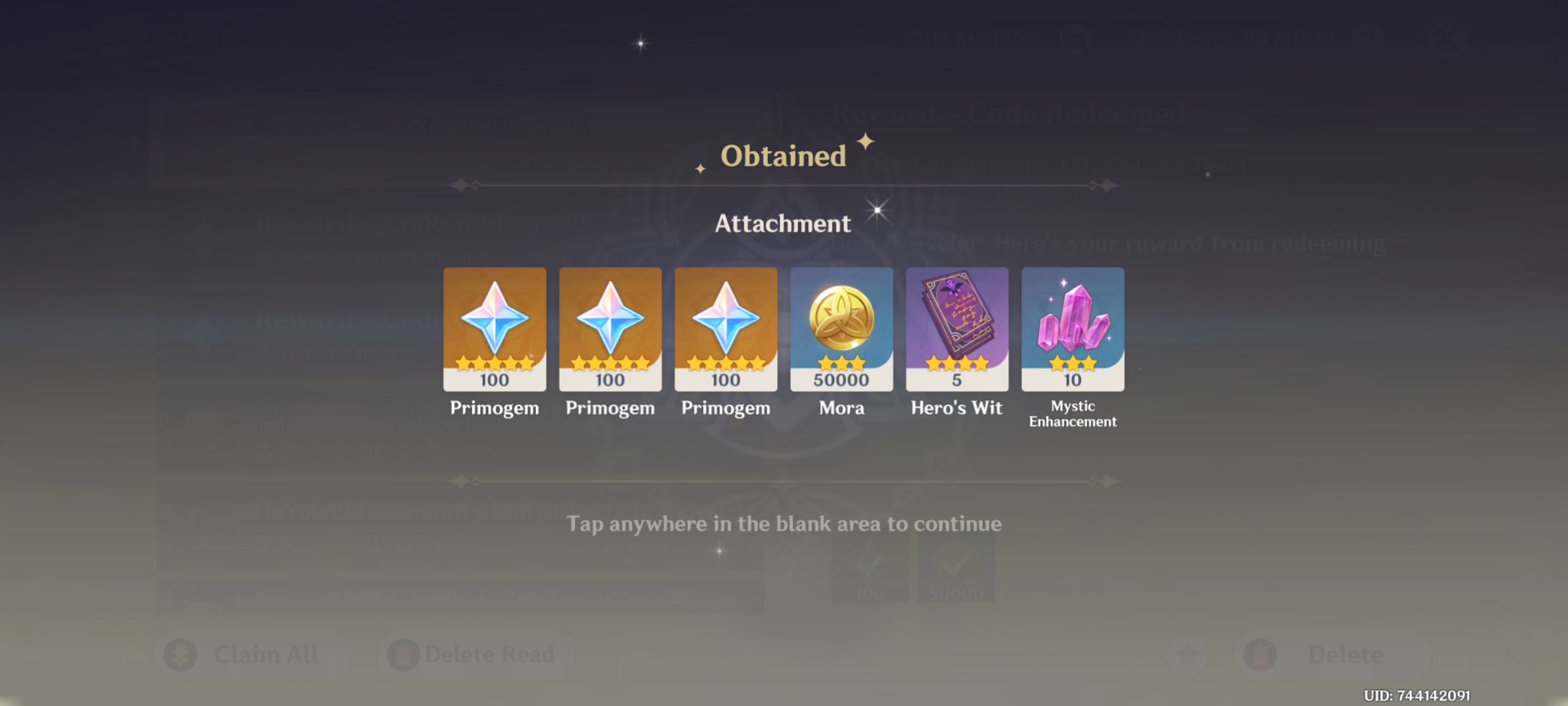Click the checkmark on the claimed Mora thumbnail
1568x706 pixels.
[954, 566]
